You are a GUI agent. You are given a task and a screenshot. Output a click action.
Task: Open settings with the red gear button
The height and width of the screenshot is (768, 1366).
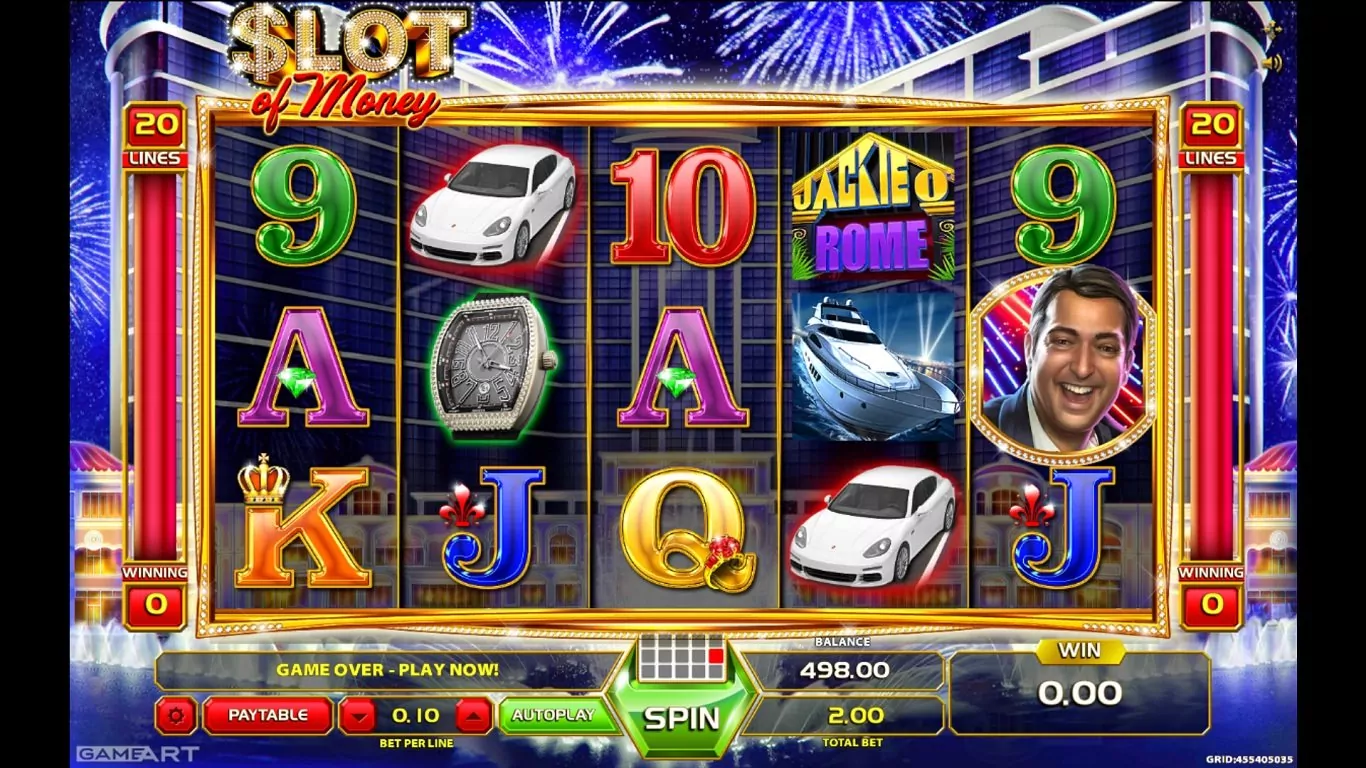pyautogui.click(x=177, y=716)
